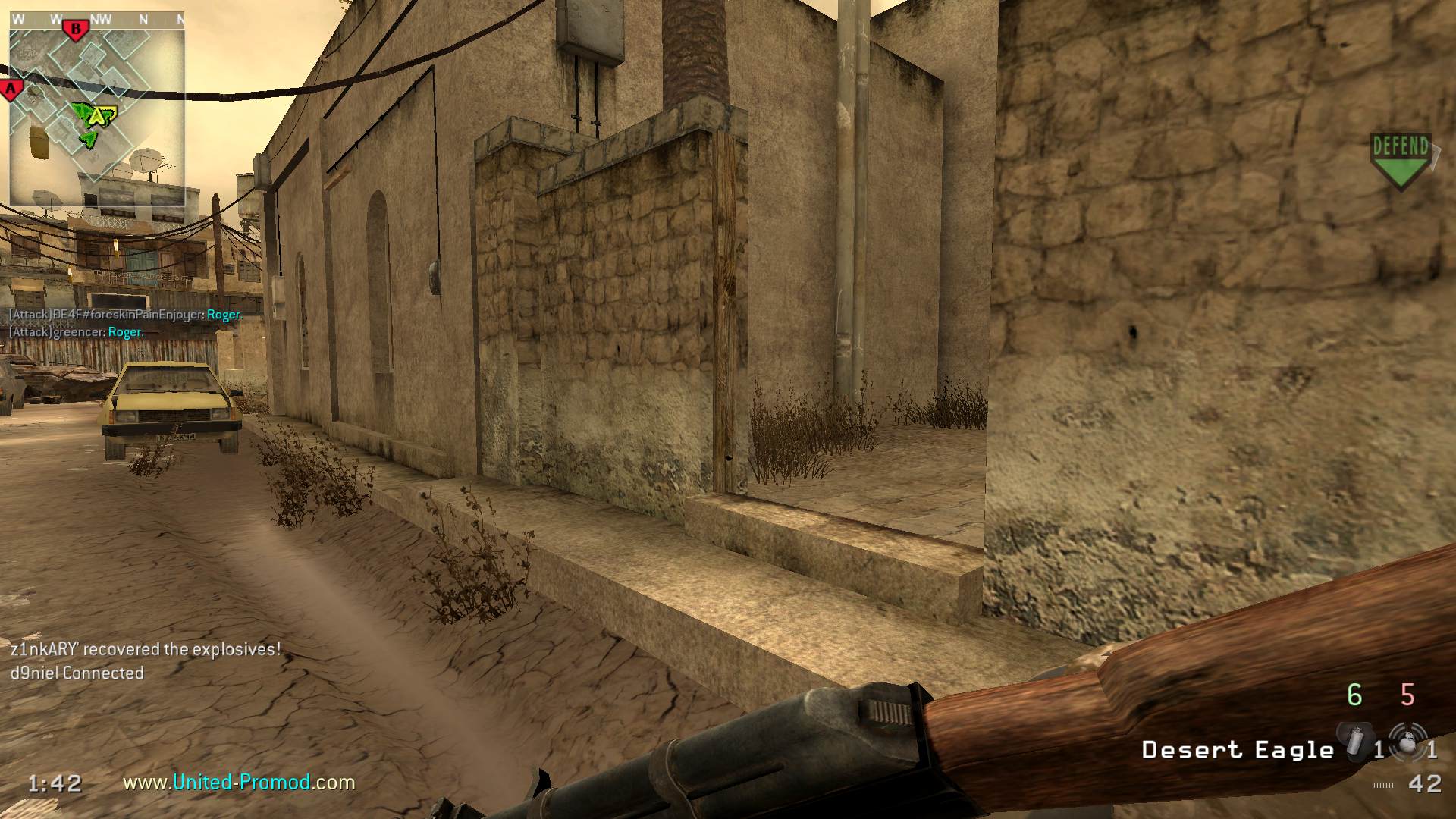Click the yellow player arrow on minimap
The image size is (1456, 819).
click(x=96, y=116)
